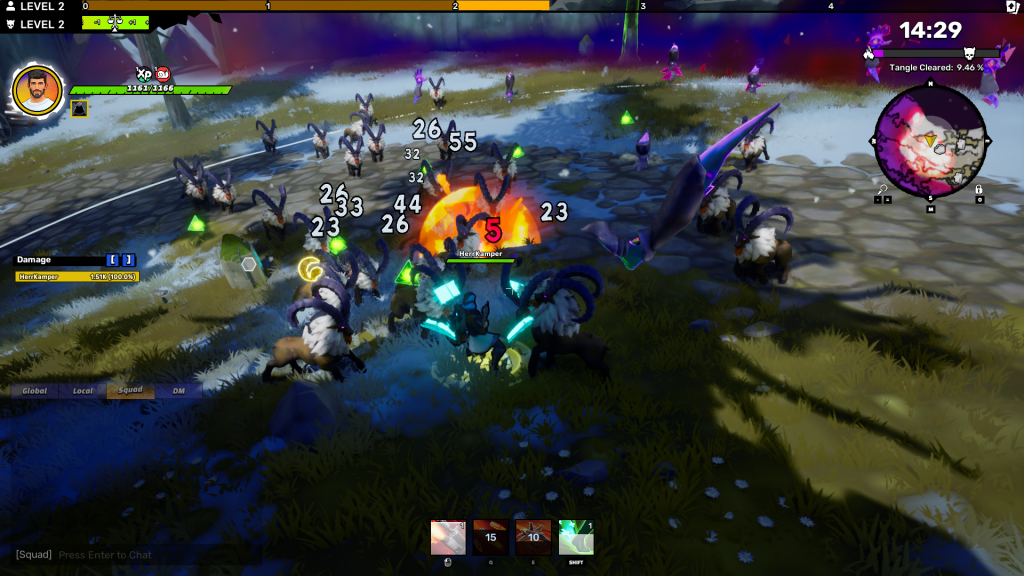The image size is (1024, 576).
Task: Activate the missile ability showing 15 cooldown
Action: point(490,537)
